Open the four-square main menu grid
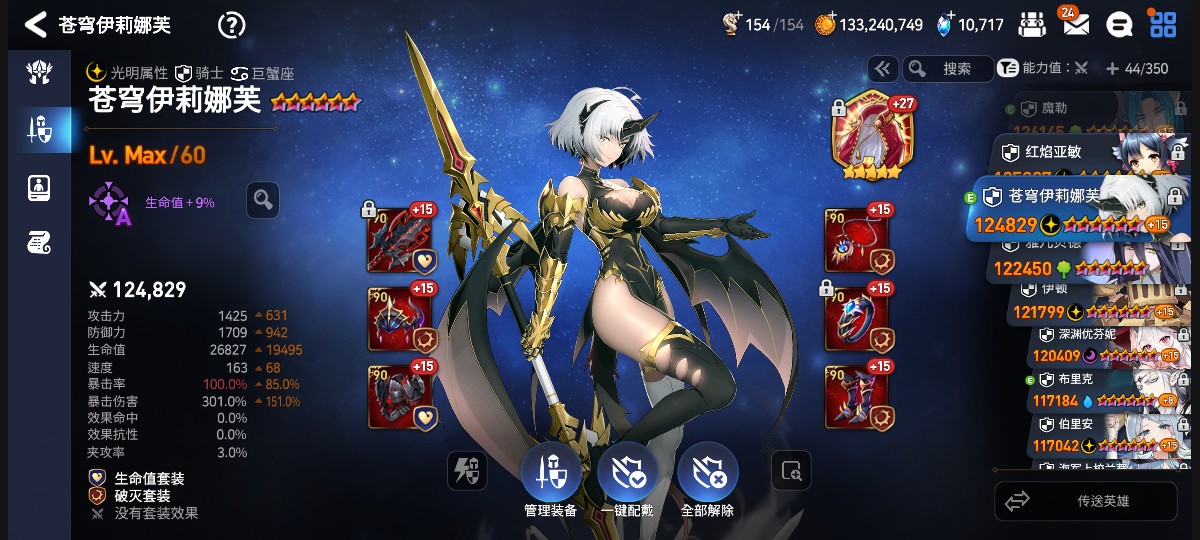This screenshot has width=1200, height=540. click(x=1162, y=25)
